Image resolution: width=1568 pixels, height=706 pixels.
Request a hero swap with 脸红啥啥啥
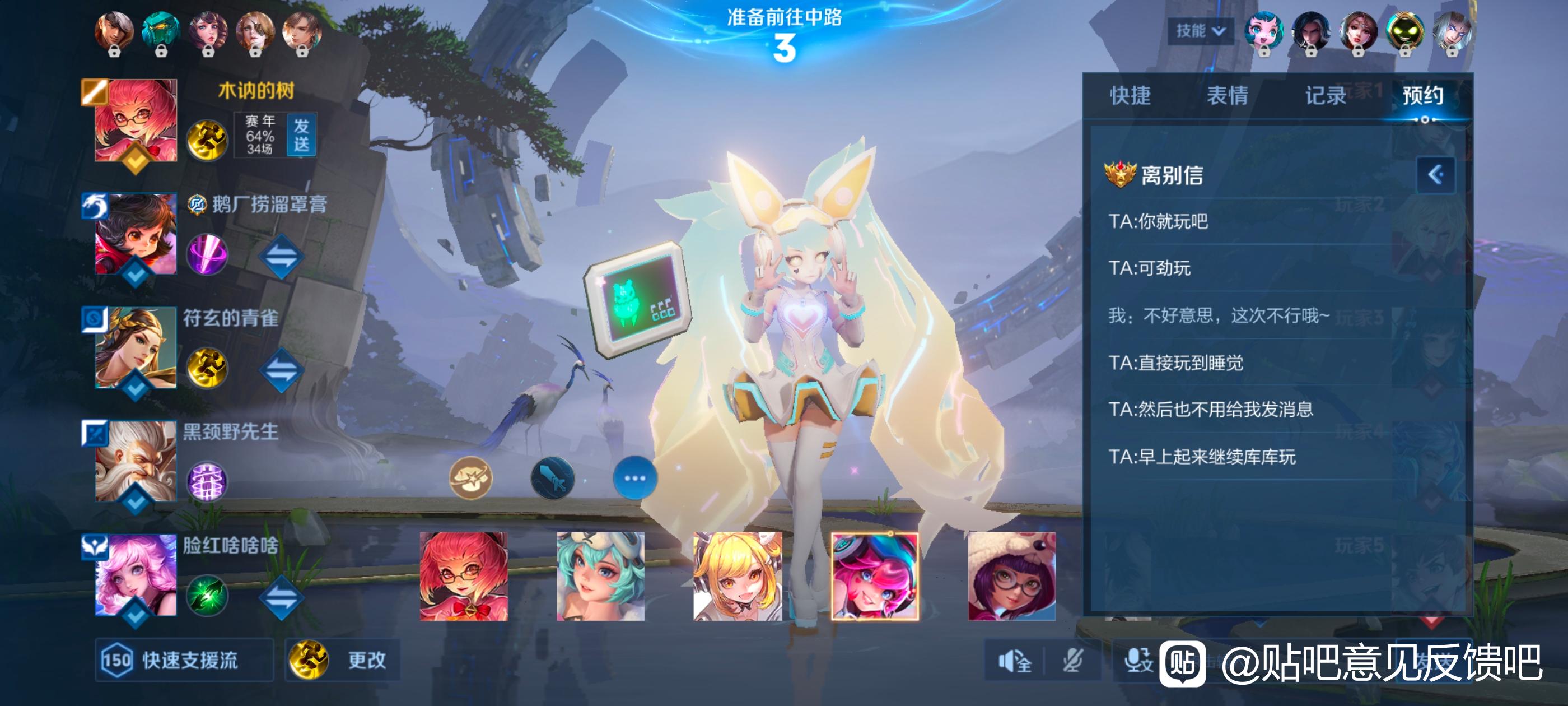281,596
